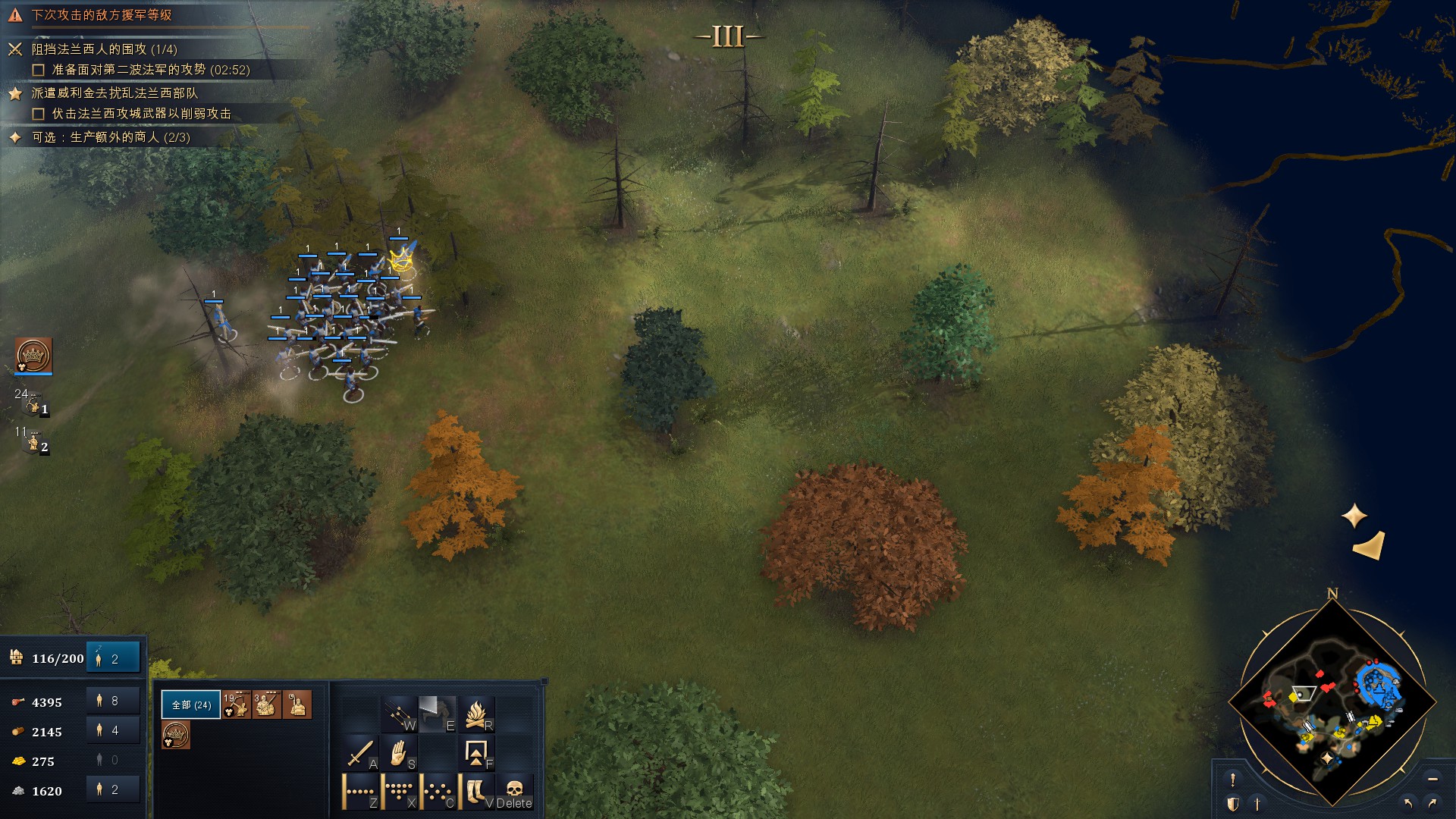
Task: Select the spearman group of 3
Action: click(267, 704)
